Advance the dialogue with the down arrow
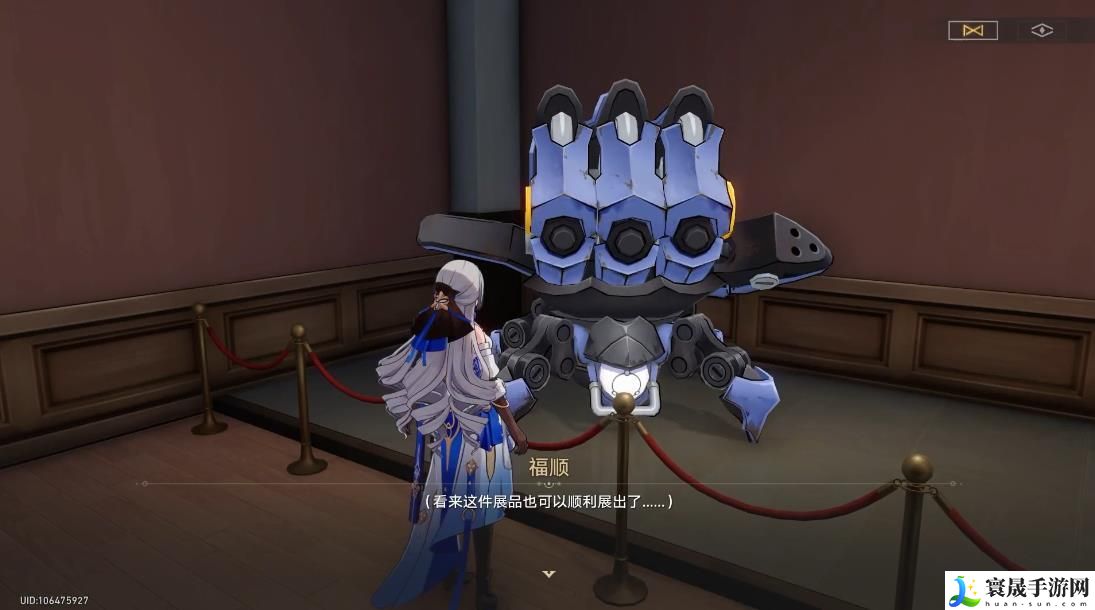The height and width of the screenshot is (610, 1095). 548,574
